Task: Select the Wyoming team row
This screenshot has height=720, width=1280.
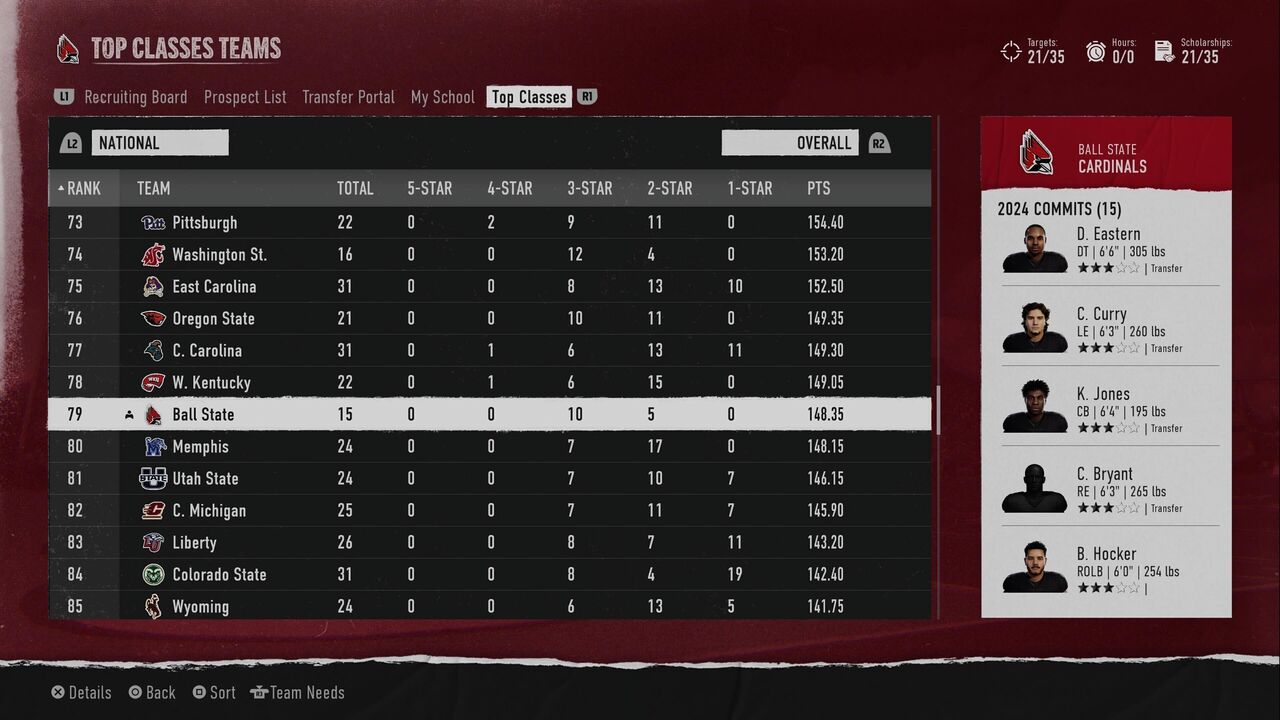Action: [490, 606]
